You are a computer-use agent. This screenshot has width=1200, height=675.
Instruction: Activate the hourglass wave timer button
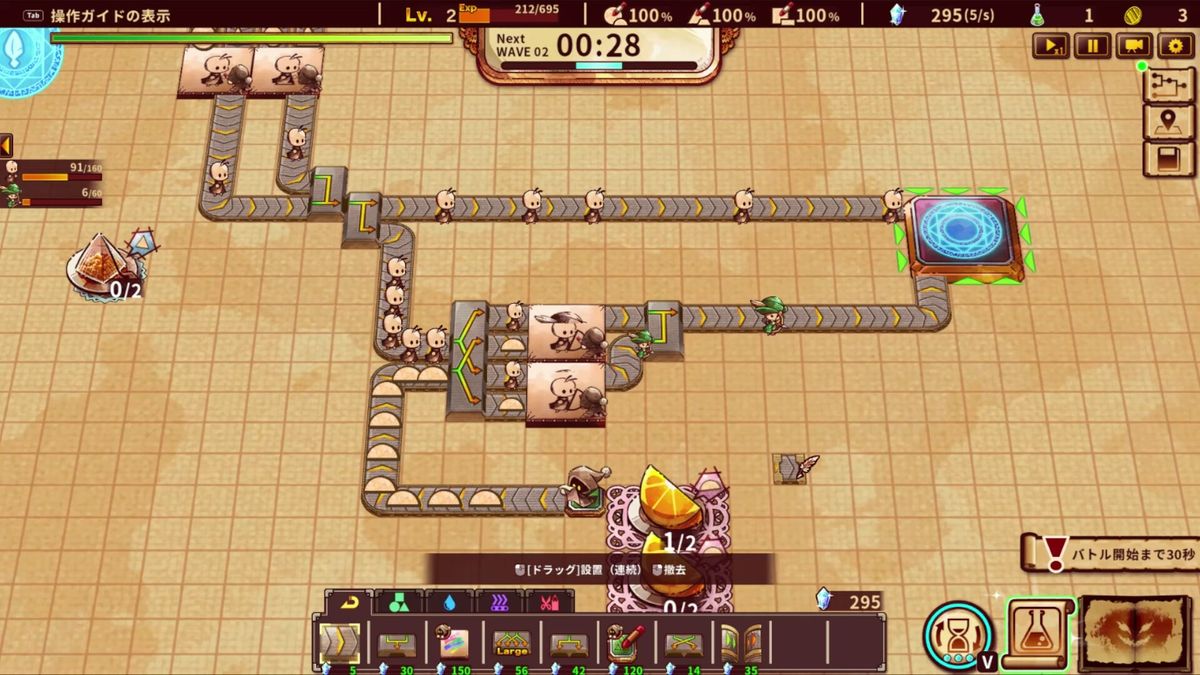tap(957, 634)
